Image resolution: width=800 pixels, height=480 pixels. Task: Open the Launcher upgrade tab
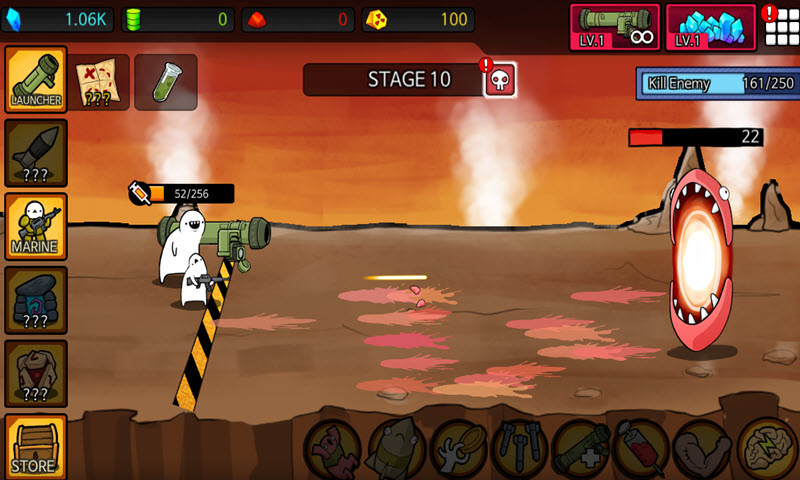pyautogui.click(x=36, y=78)
